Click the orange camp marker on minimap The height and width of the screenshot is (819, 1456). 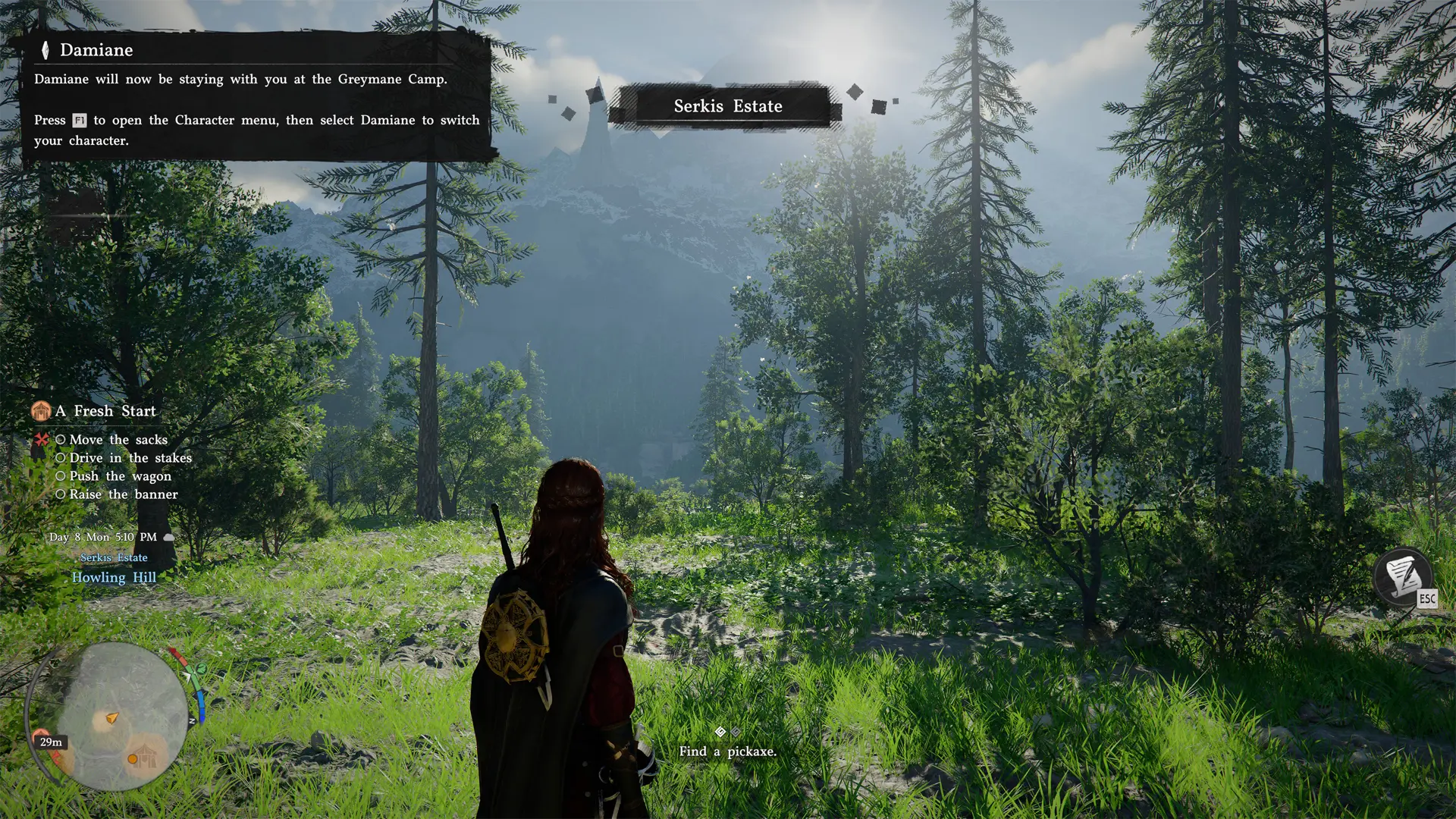point(144,755)
